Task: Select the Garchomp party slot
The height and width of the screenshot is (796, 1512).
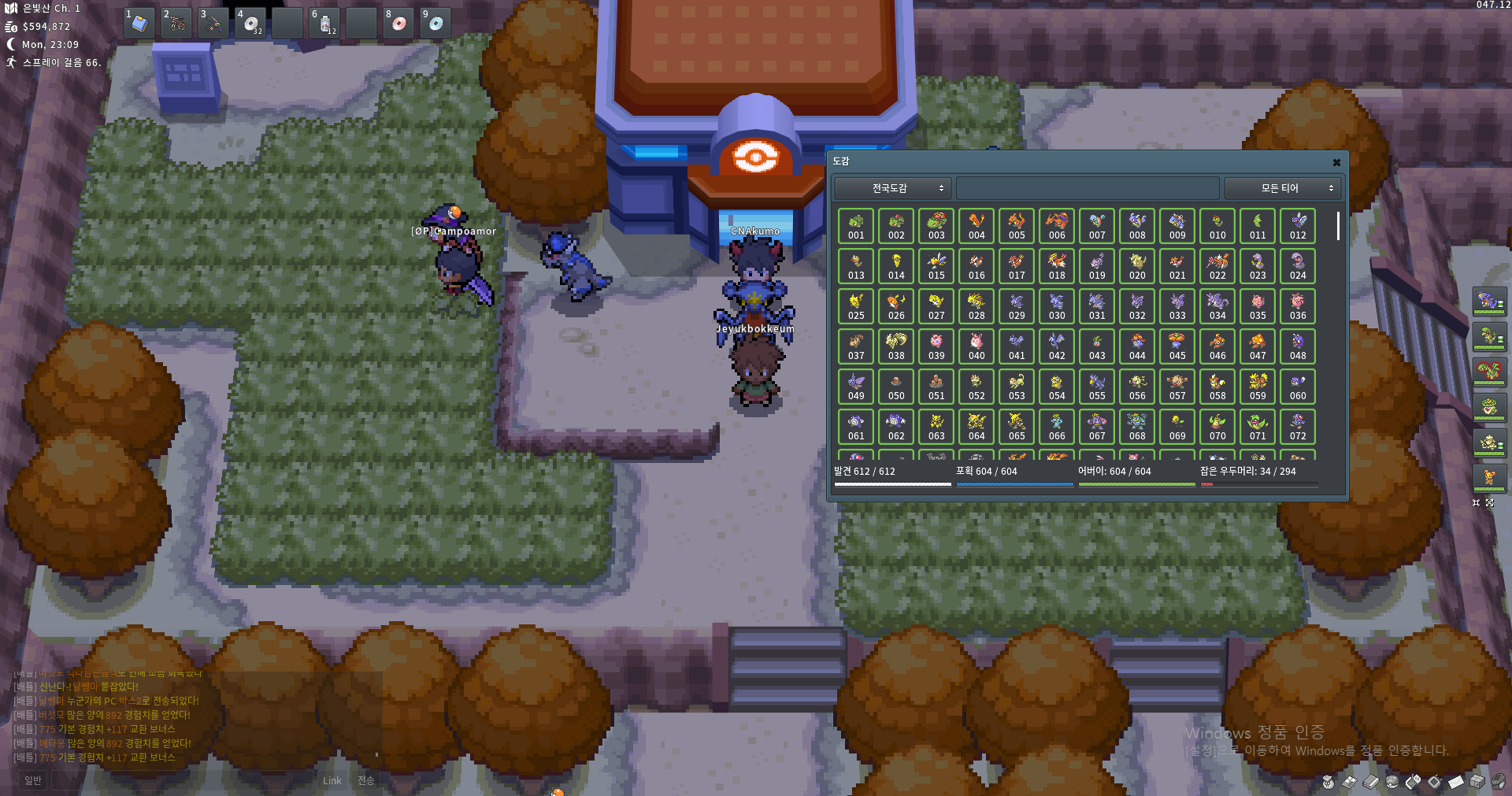Action: point(1488,302)
